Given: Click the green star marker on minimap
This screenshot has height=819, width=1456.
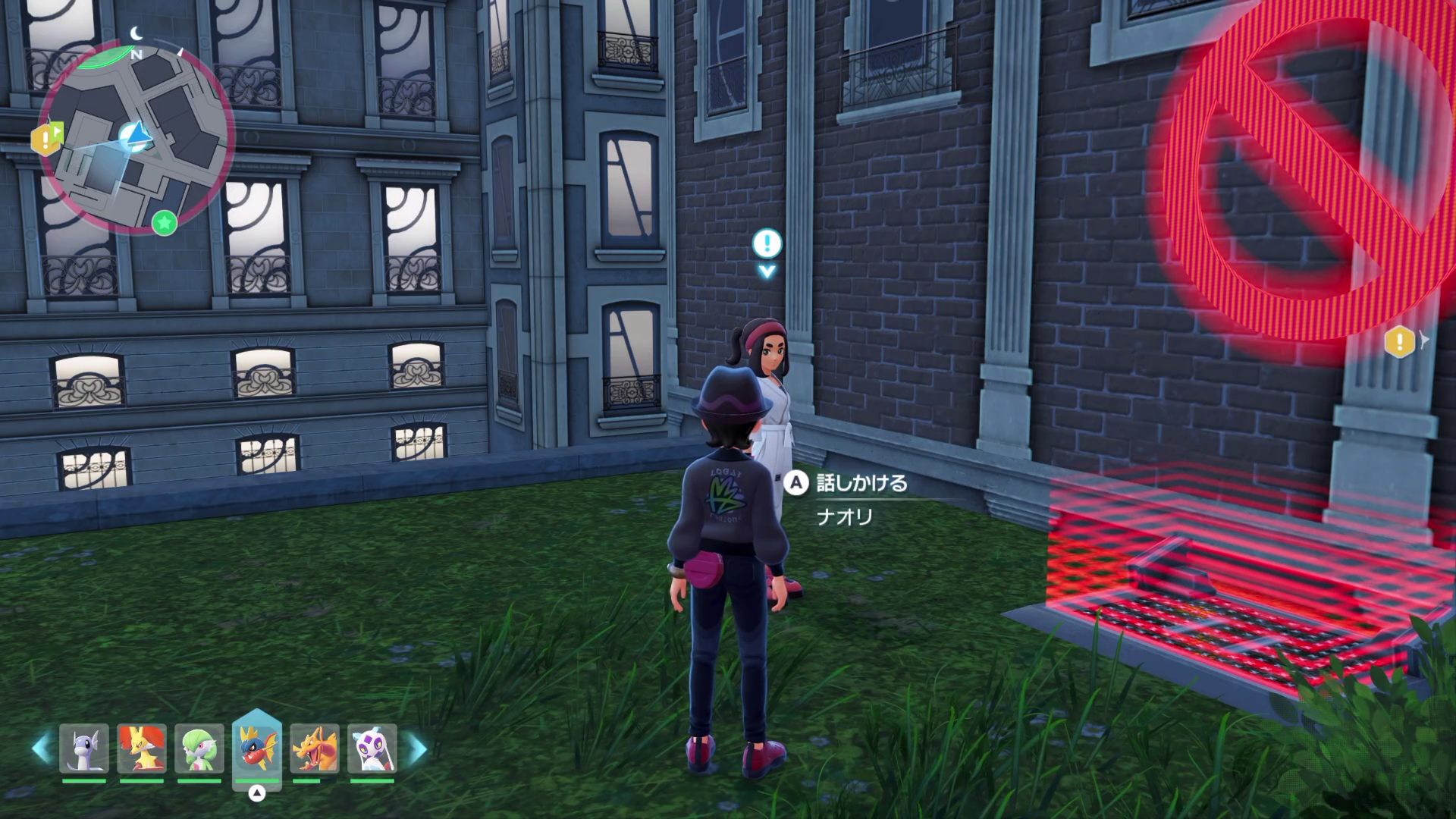Looking at the screenshot, I should coord(165,223).
